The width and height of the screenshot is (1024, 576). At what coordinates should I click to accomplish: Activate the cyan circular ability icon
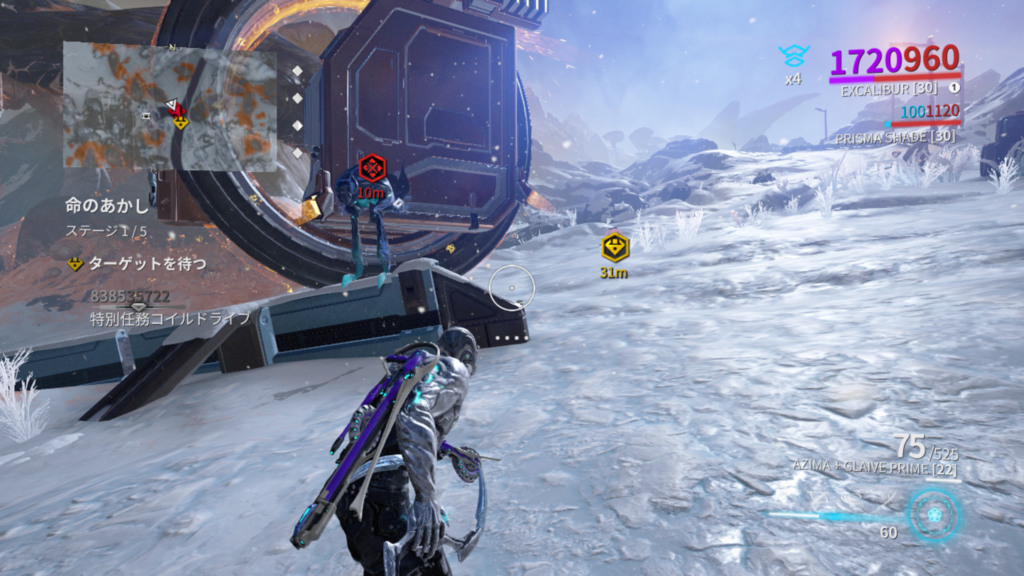pos(934,515)
